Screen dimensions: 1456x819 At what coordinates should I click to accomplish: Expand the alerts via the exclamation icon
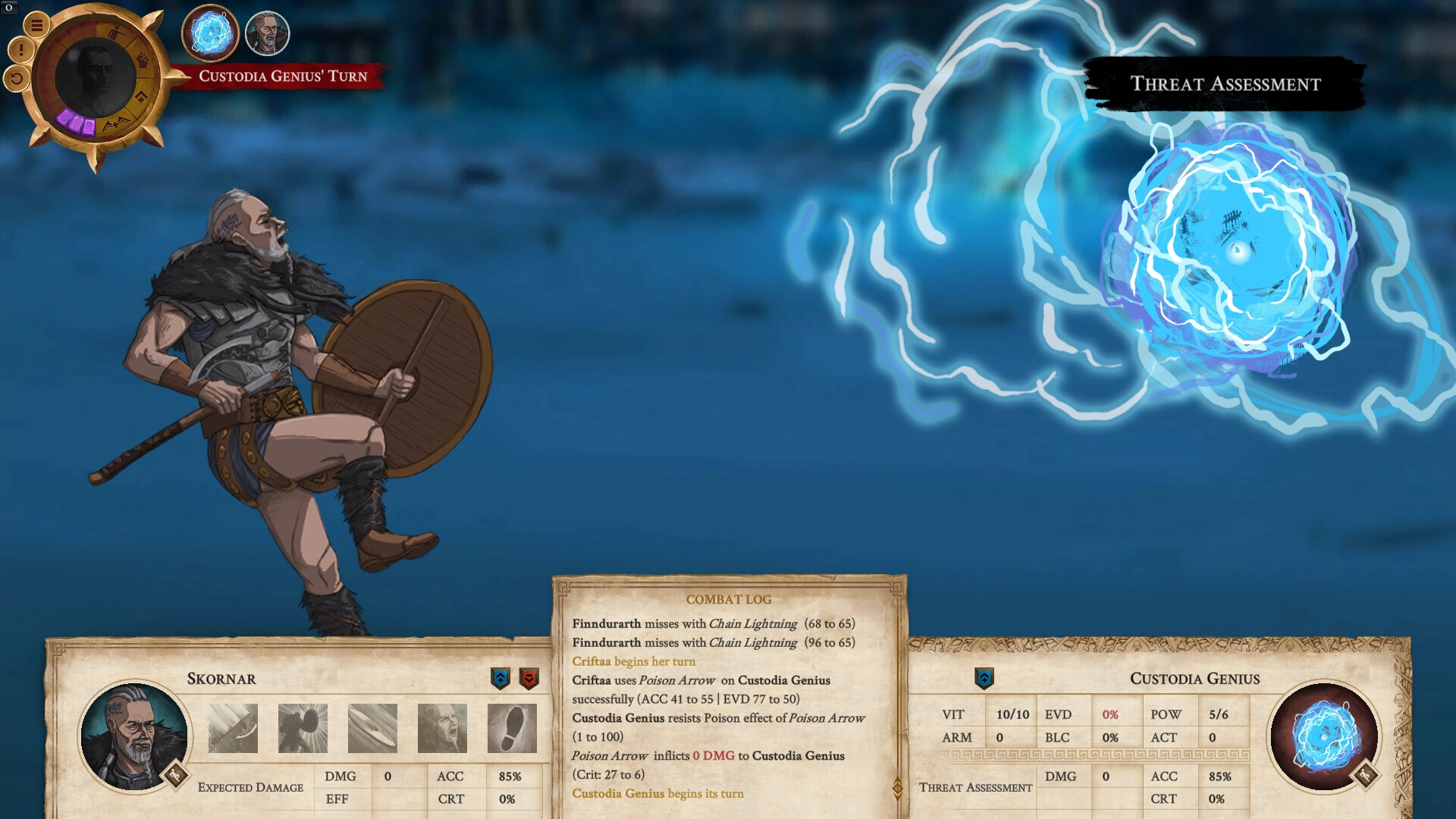point(20,50)
